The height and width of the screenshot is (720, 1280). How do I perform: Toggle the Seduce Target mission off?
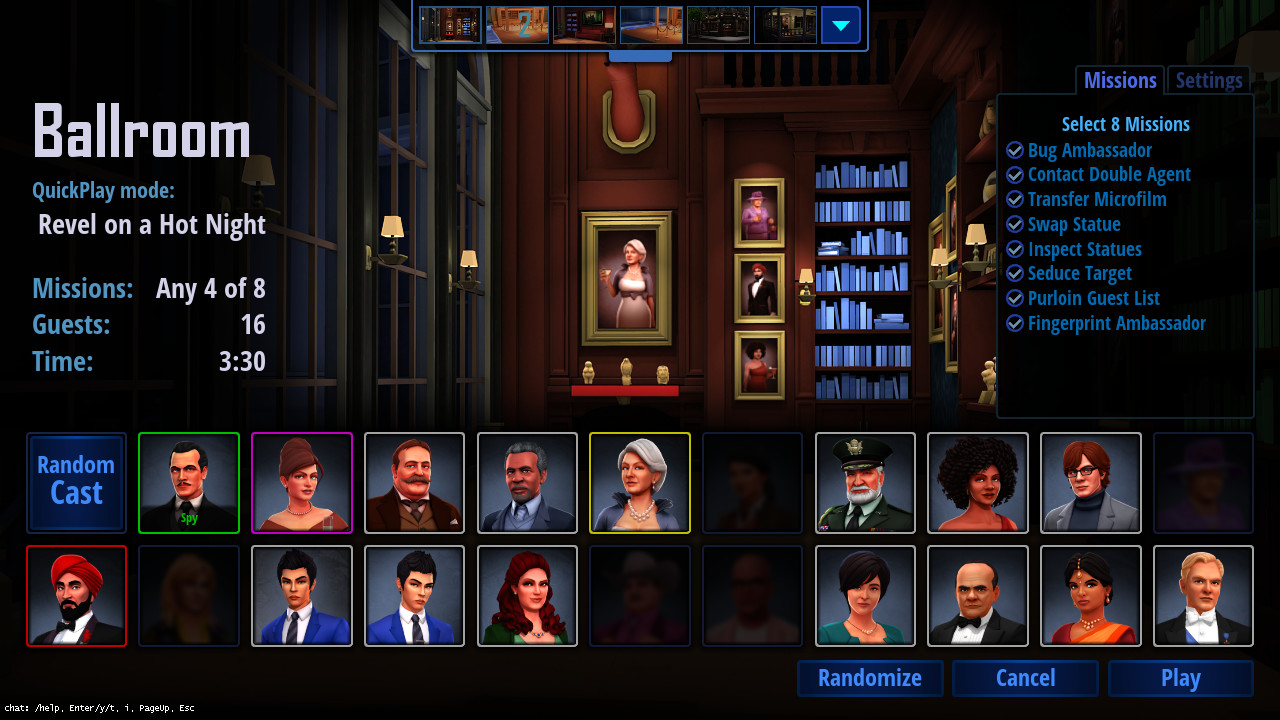pyautogui.click(x=1015, y=273)
